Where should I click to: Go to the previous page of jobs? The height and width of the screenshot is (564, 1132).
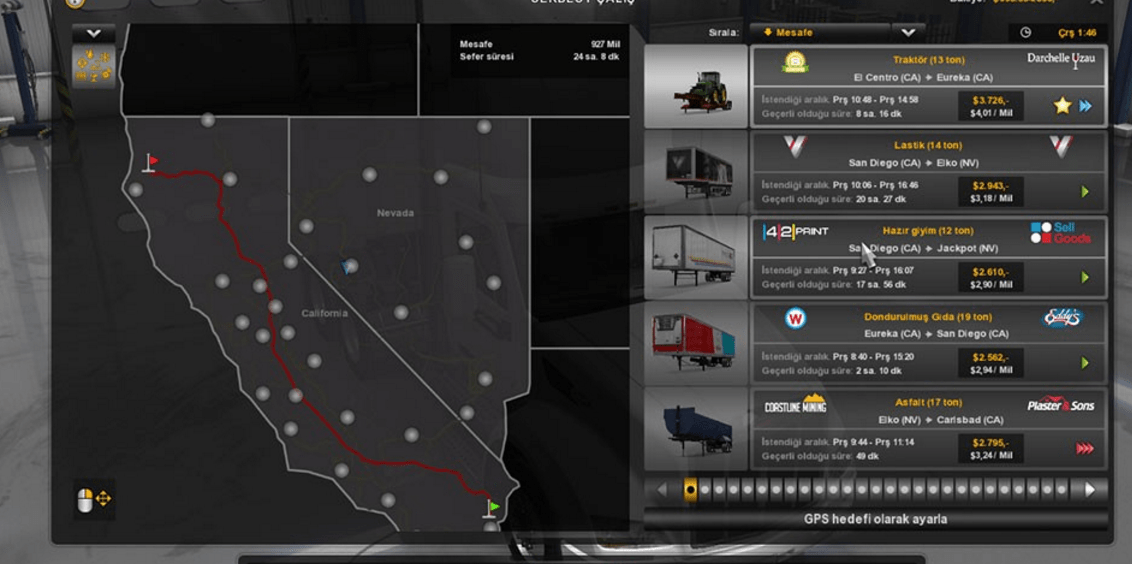tap(661, 490)
